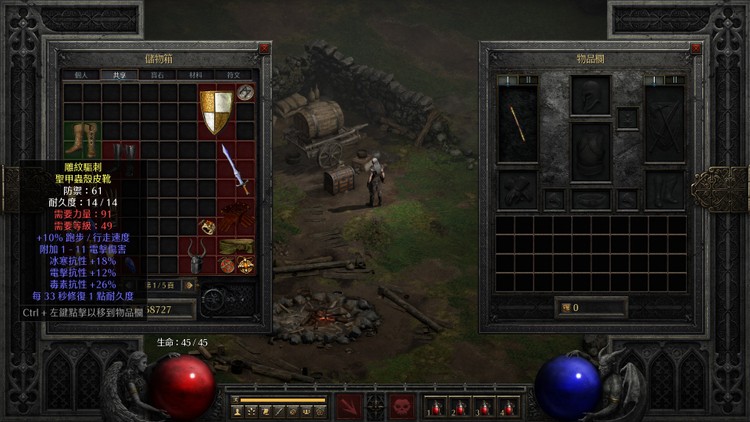The width and height of the screenshot is (750, 422).
Task: Open the 符文 runes stash tab
Action: [x=234, y=74]
